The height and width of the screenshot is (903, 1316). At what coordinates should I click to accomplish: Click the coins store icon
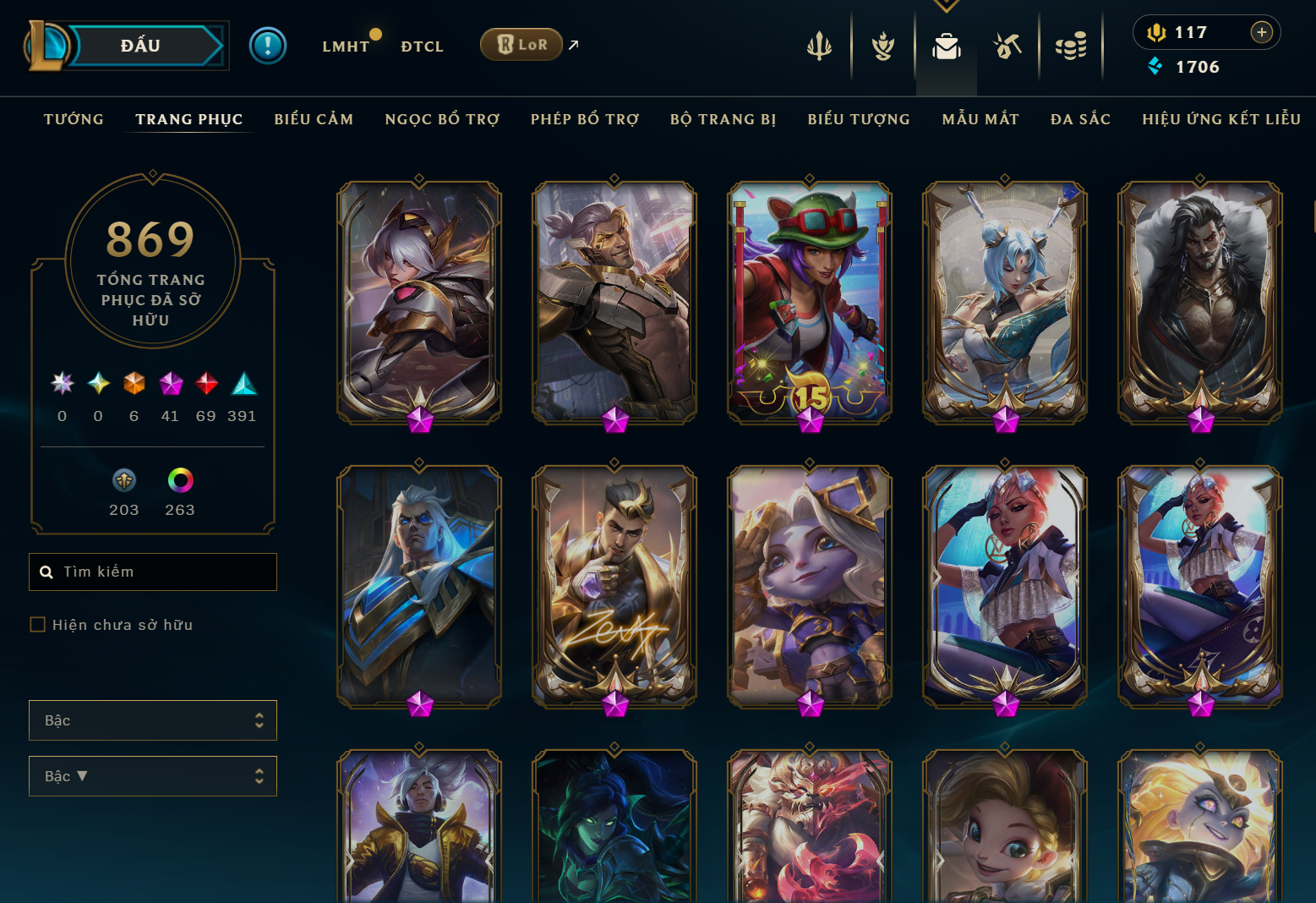coord(1072,47)
